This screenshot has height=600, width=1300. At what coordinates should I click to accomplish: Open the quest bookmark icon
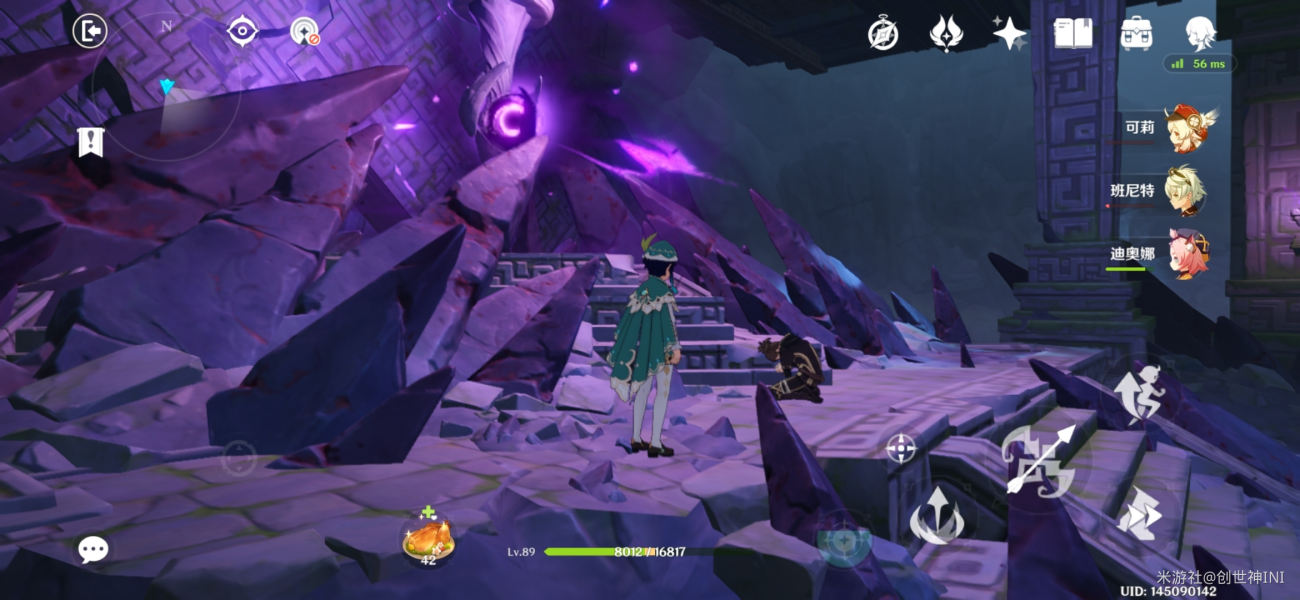pos(91,143)
